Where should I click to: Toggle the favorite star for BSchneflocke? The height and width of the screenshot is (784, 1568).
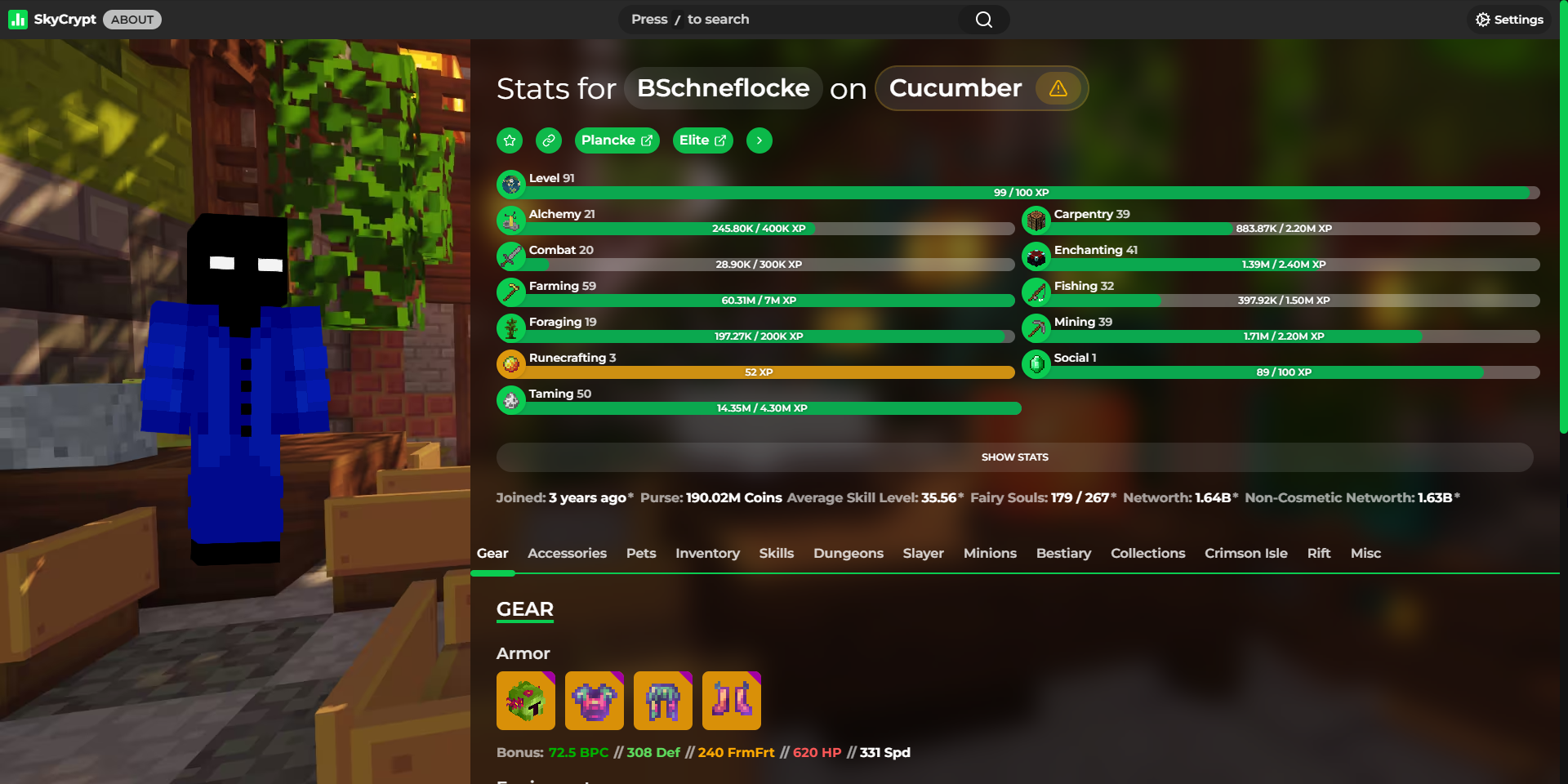click(x=509, y=140)
